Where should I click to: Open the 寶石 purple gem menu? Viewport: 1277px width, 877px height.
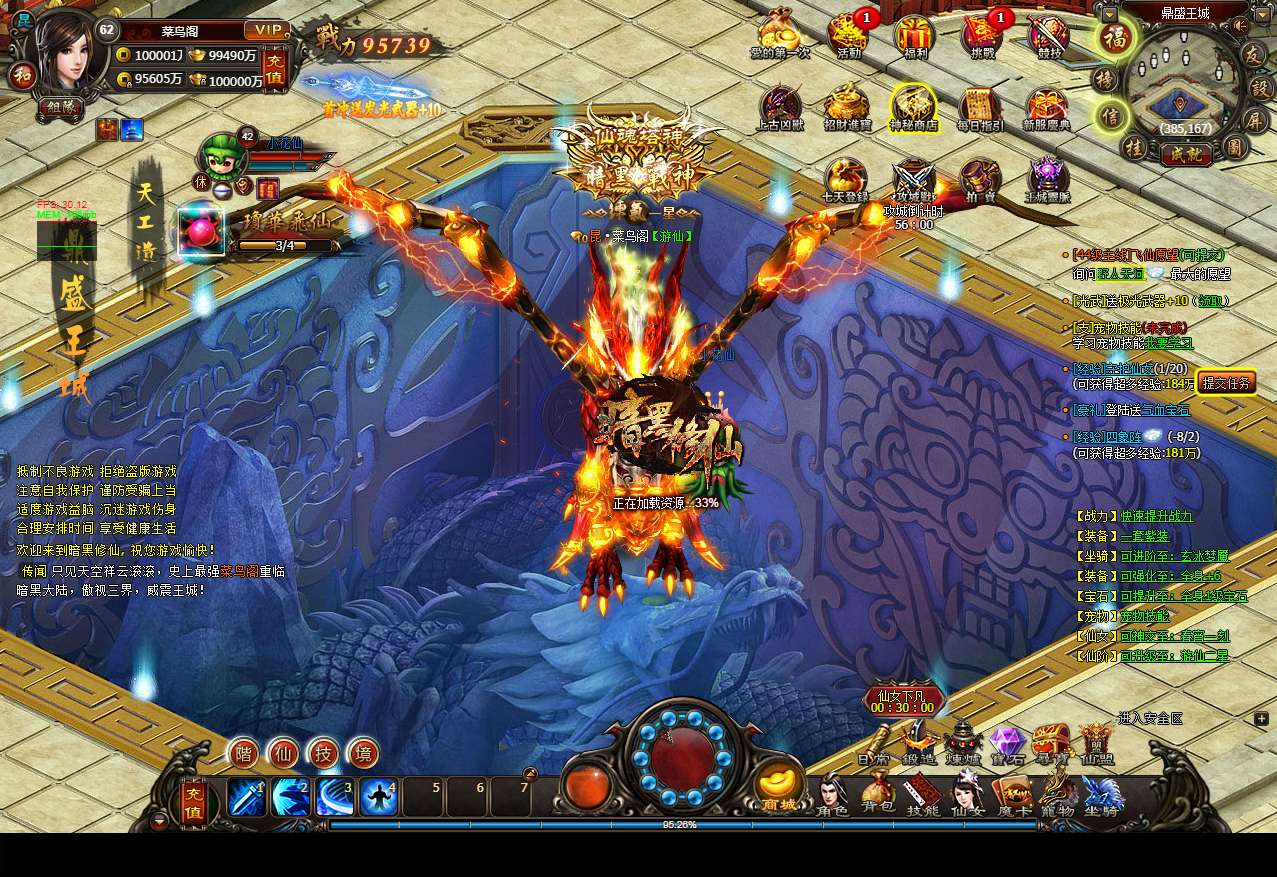(x=1007, y=745)
